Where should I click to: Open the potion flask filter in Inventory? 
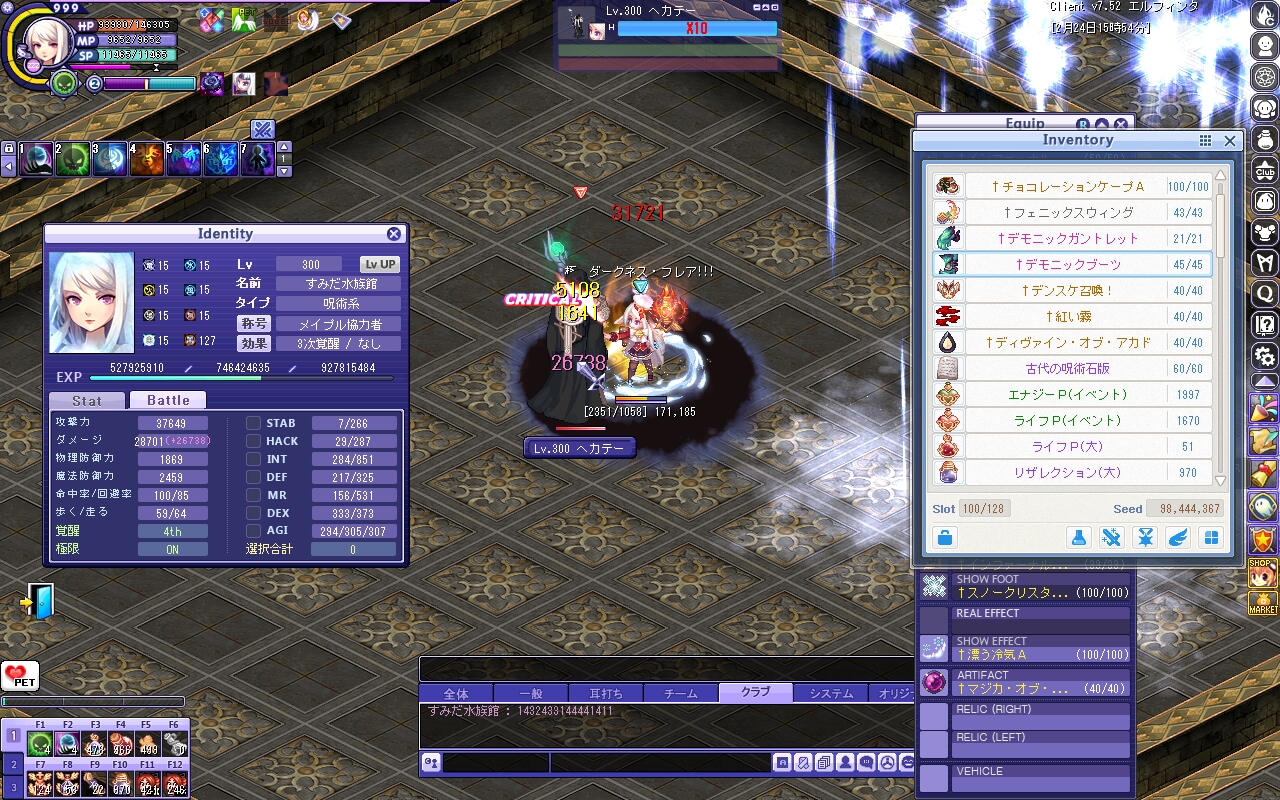(x=1079, y=538)
